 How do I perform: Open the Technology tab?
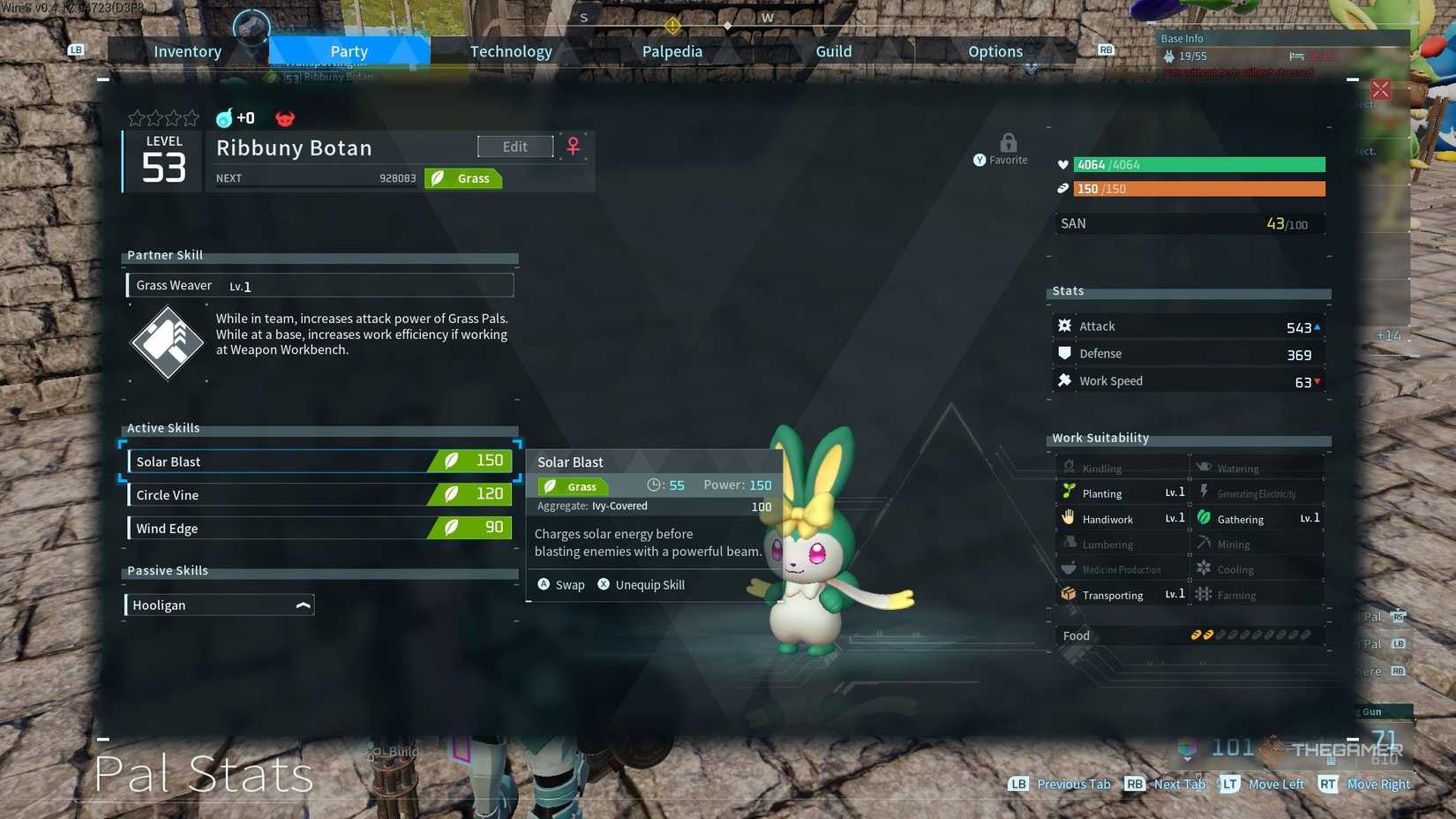[x=510, y=51]
